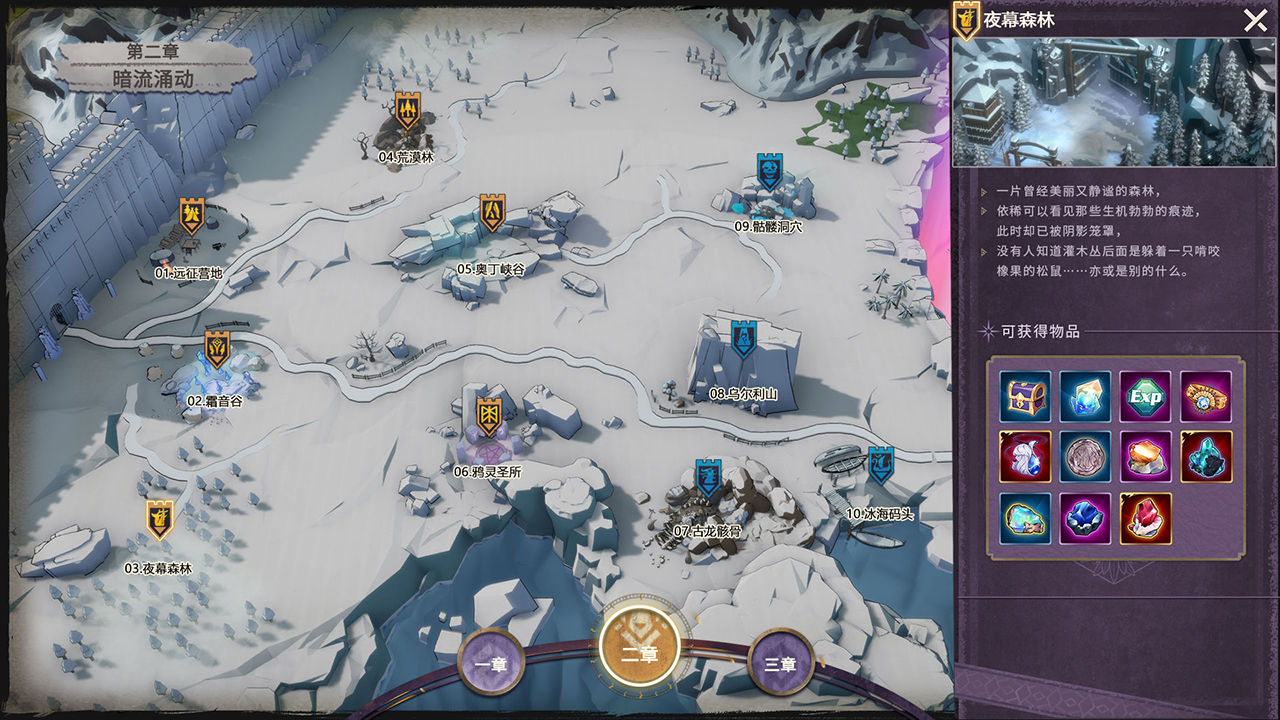Viewport: 1280px width, 720px height.
Task: Open the 05.奥丁峡谷 stage
Action: (492, 213)
